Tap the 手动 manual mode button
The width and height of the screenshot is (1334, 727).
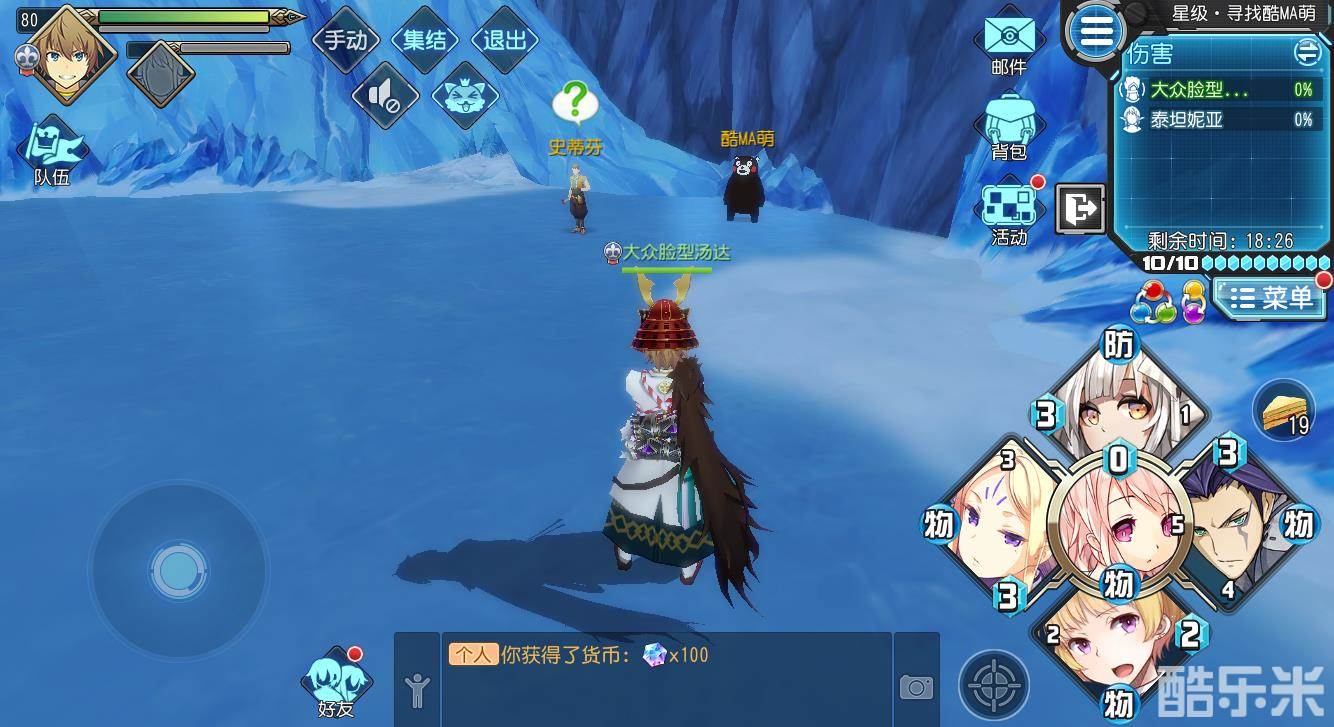[x=346, y=40]
